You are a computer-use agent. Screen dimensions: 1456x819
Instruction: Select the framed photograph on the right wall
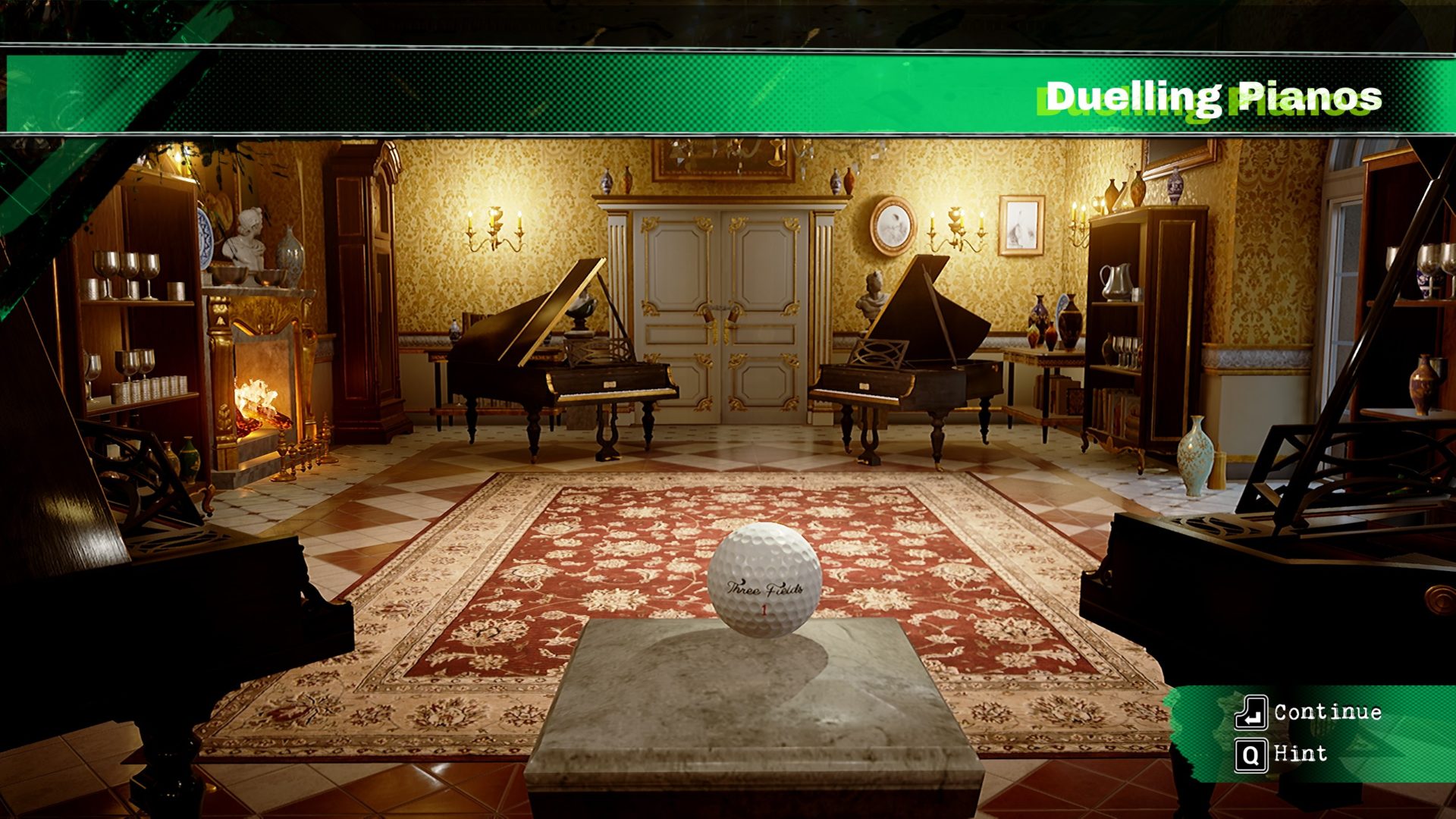[x=1020, y=225]
